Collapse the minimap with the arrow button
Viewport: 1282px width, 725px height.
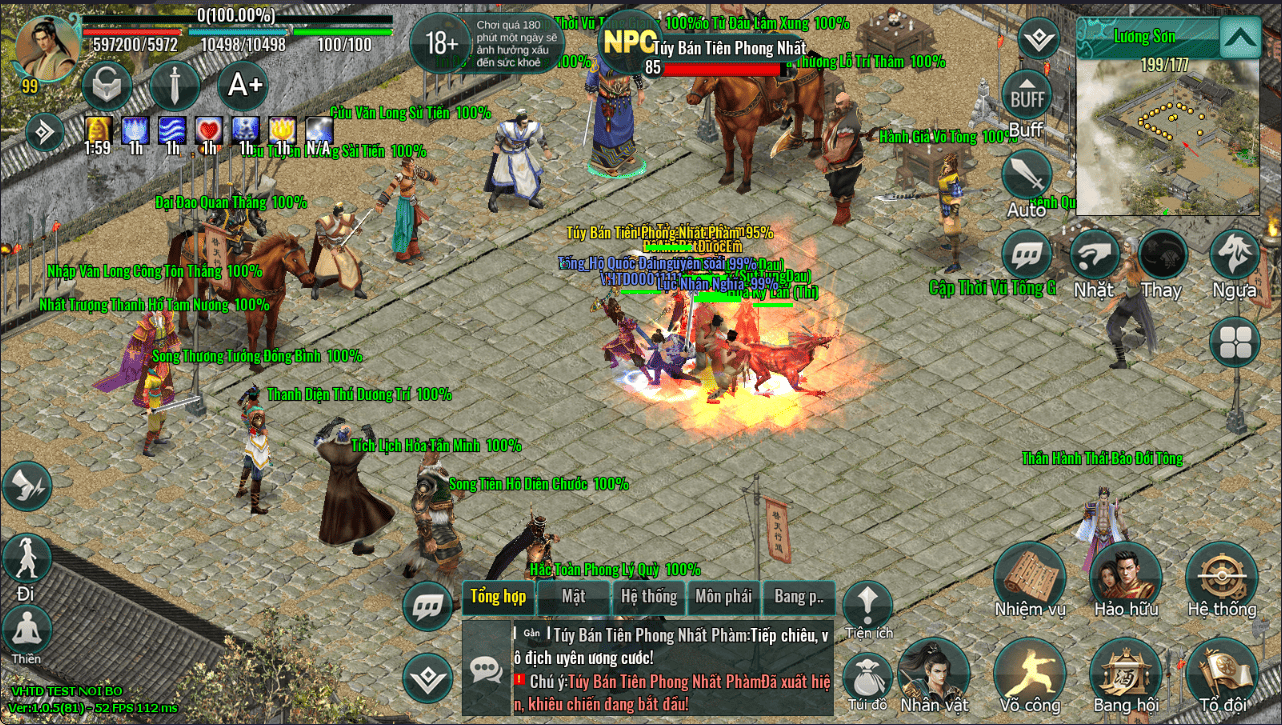1240,38
